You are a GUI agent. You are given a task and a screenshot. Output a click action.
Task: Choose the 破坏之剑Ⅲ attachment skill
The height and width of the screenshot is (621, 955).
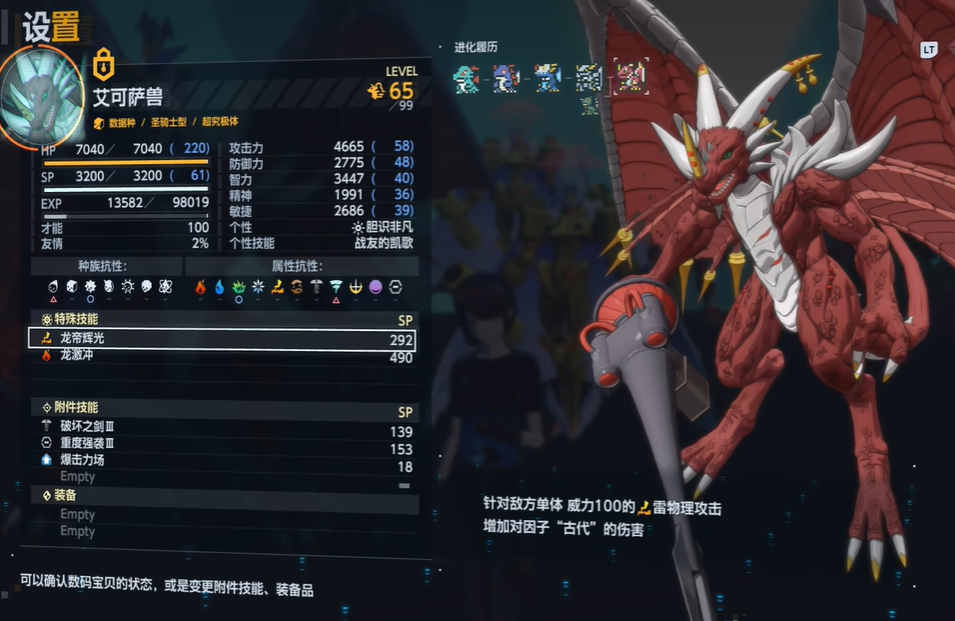pos(222,431)
